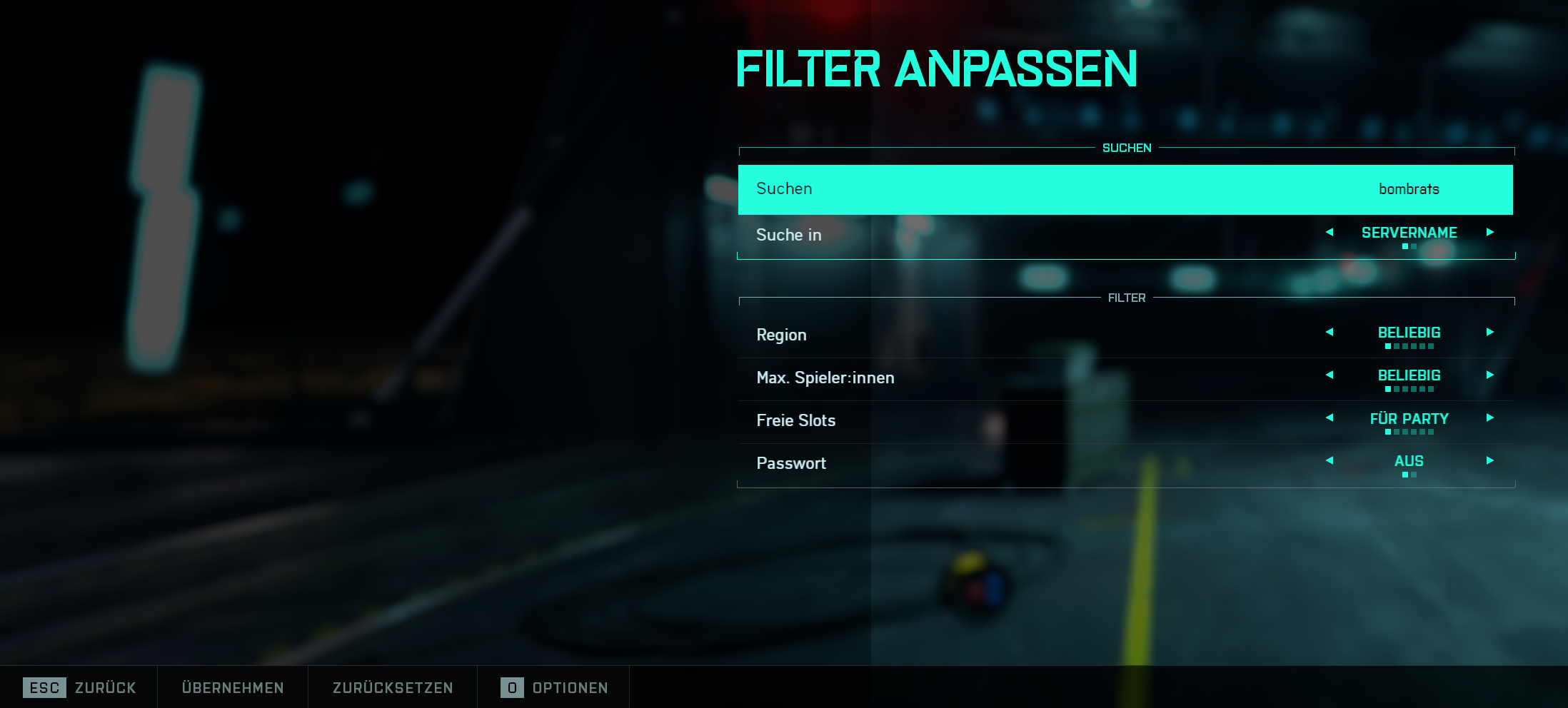The height and width of the screenshot is (708, 1568).
Task: Click left arrow of Passwort filter
Action: coord(1330,460)
